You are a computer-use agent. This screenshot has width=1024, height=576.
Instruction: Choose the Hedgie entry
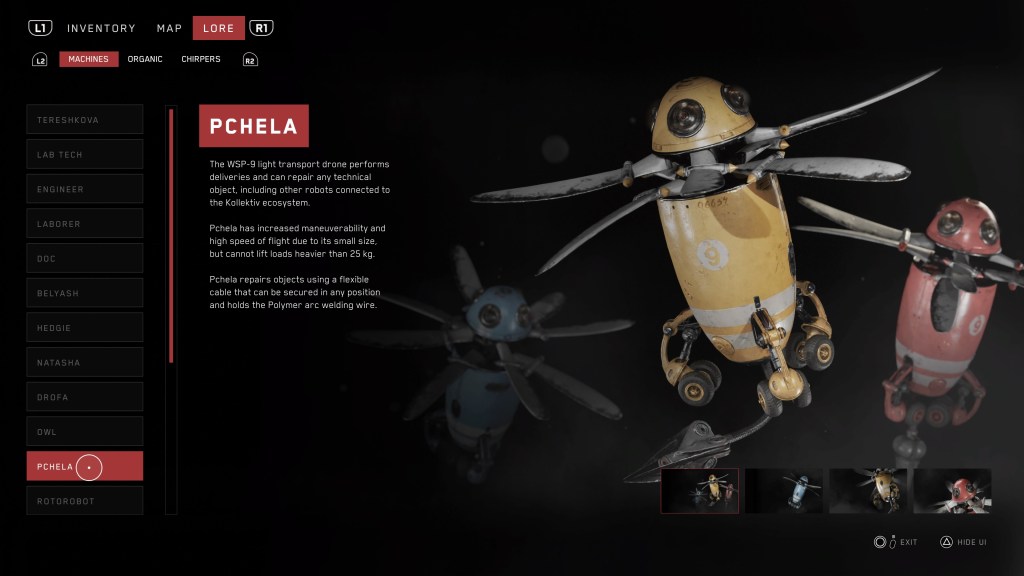[85, 328]
